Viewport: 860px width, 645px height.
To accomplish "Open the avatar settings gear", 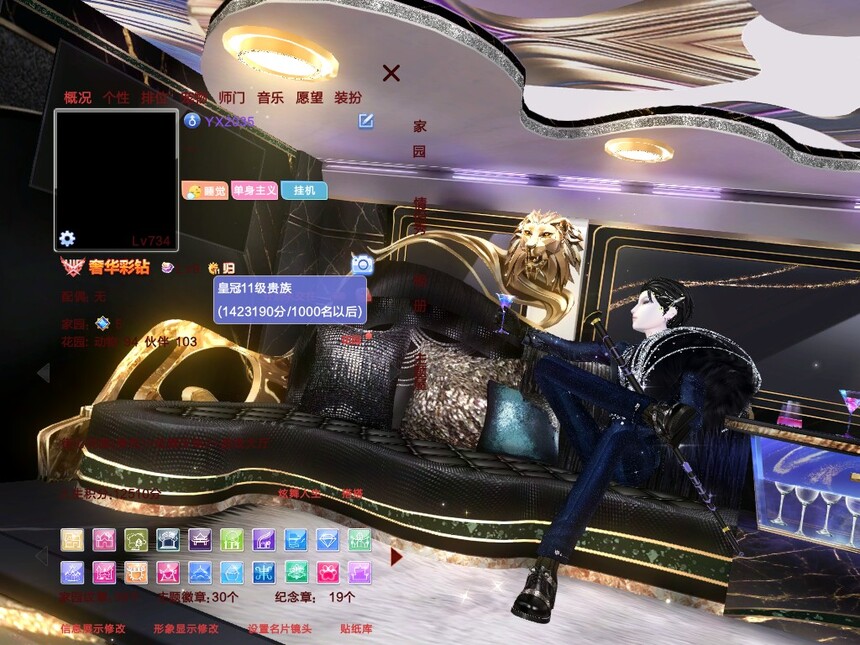I will click(67, 238).
